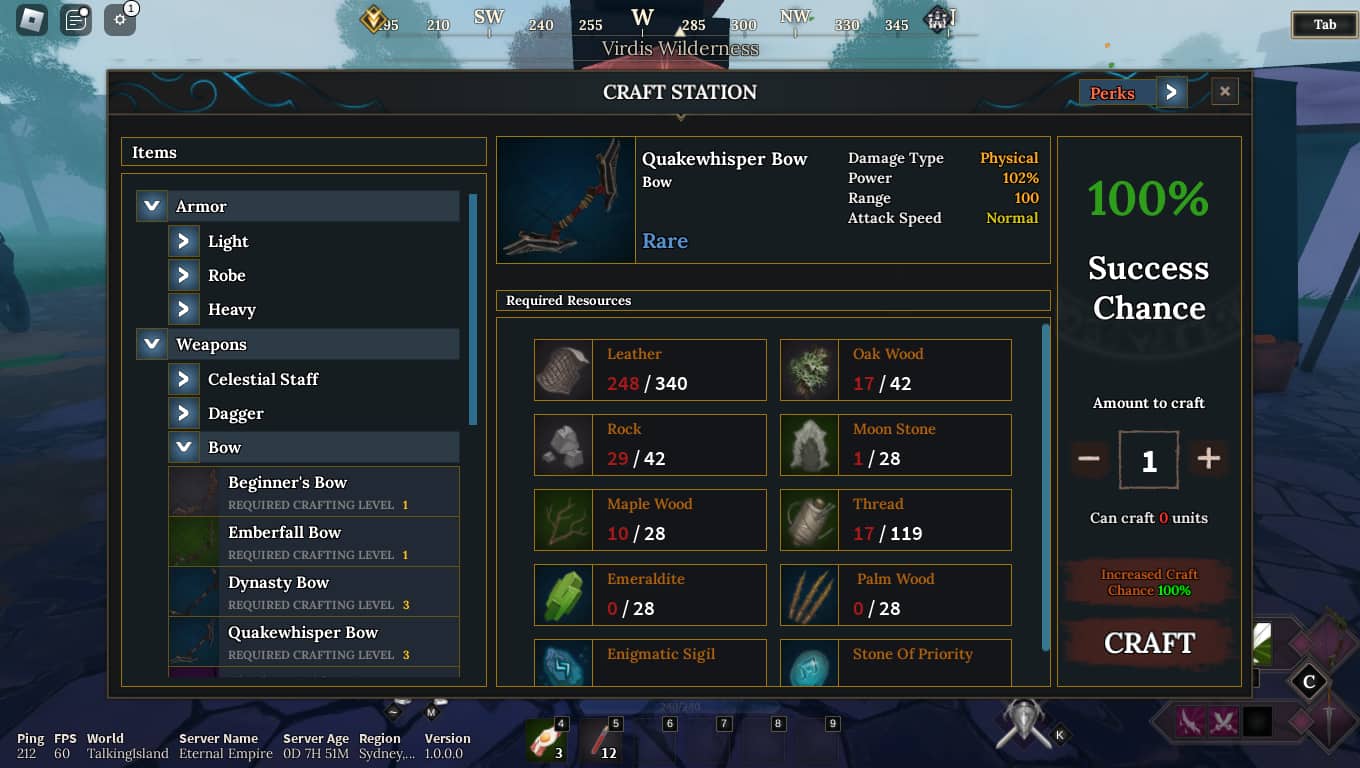Select the Beginner's Bow recipe
Image resolution: width=1360 pixels, height=768 pixels.
(313, 492)
